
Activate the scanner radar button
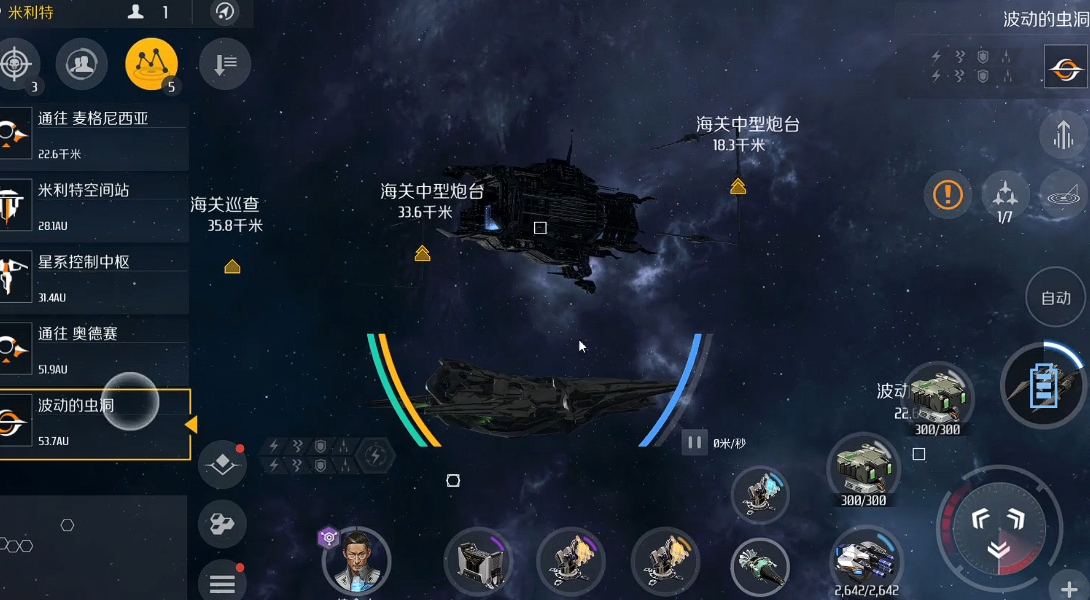coord(1063,193)
